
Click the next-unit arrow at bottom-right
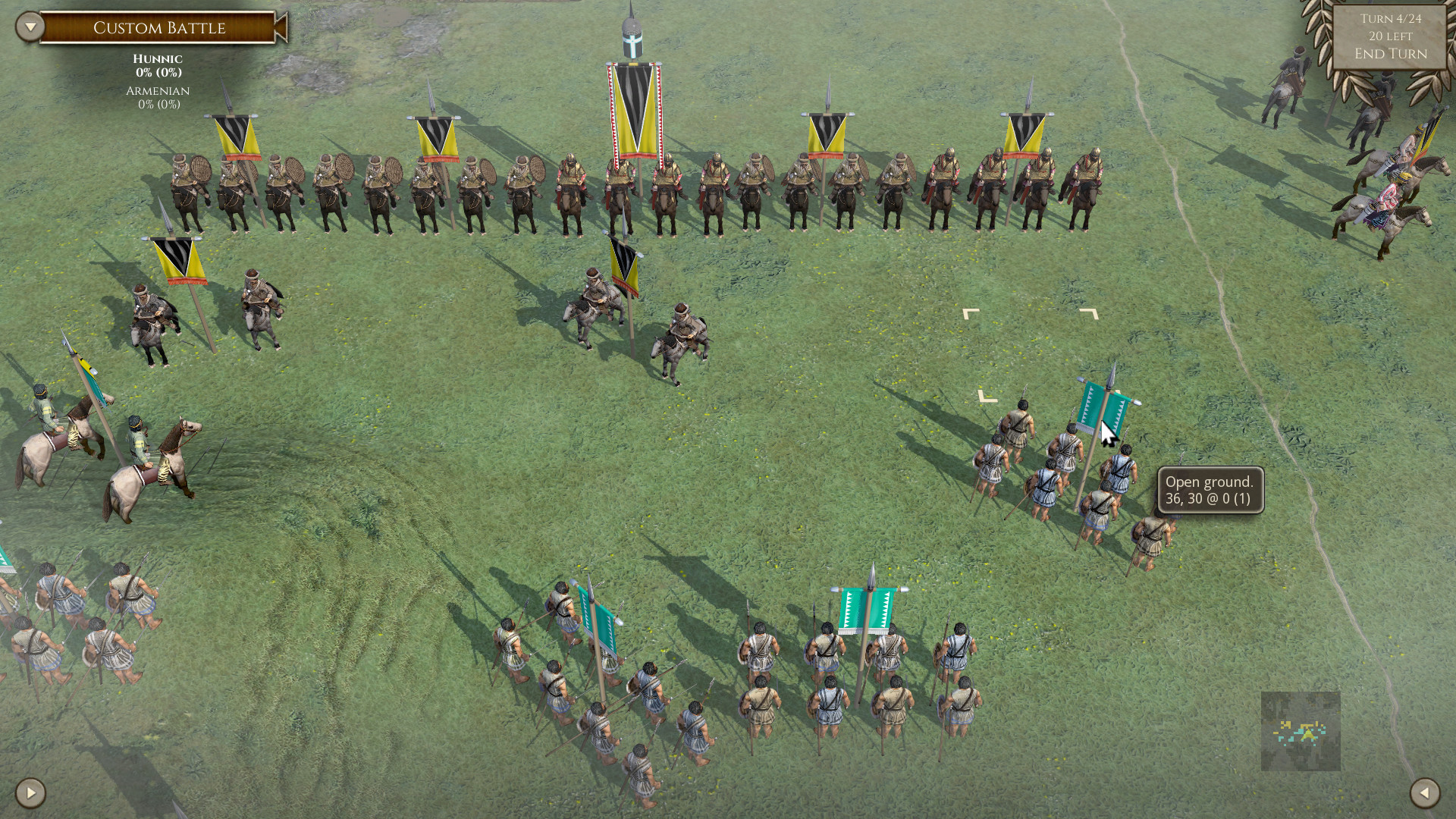coord(1426,794)
